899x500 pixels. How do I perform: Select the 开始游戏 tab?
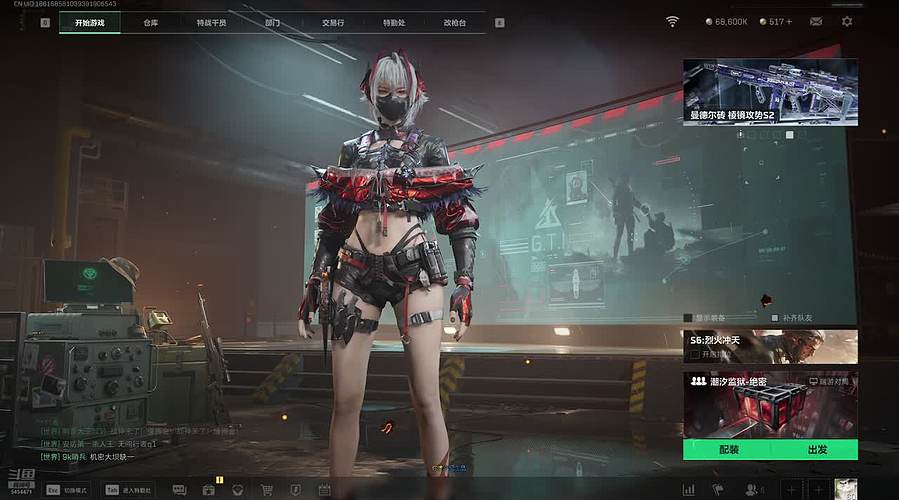(89, 22)
